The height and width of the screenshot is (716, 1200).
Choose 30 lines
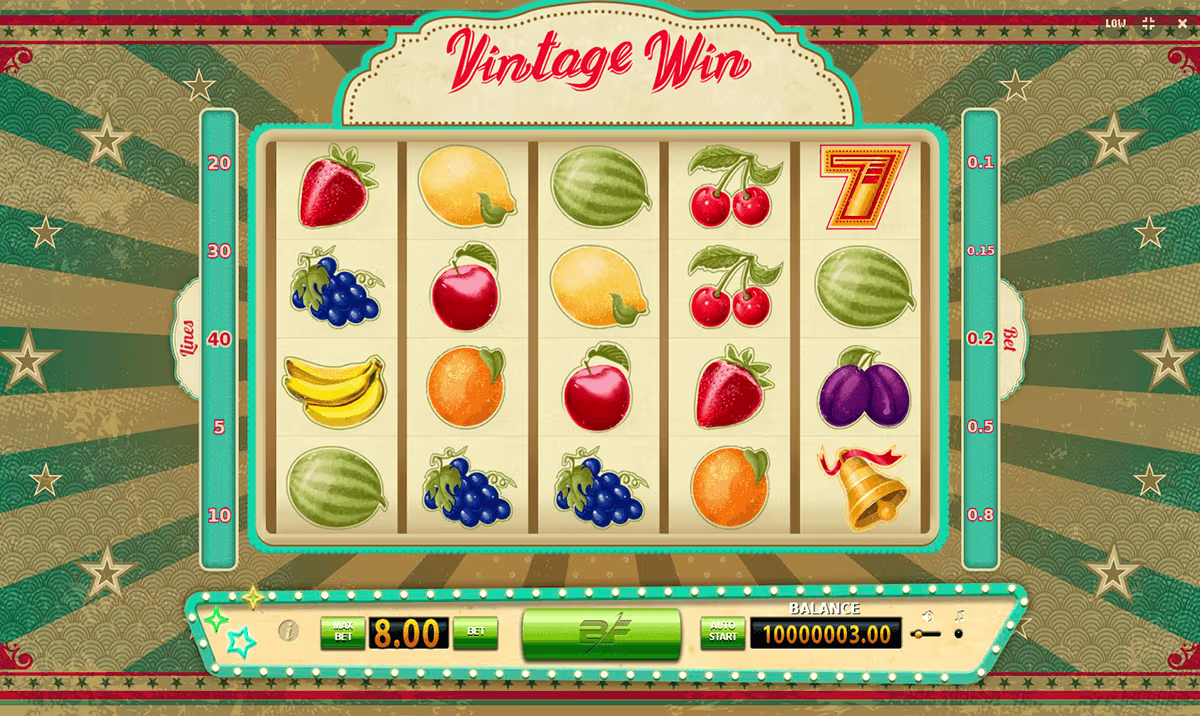tap(219, 251)
